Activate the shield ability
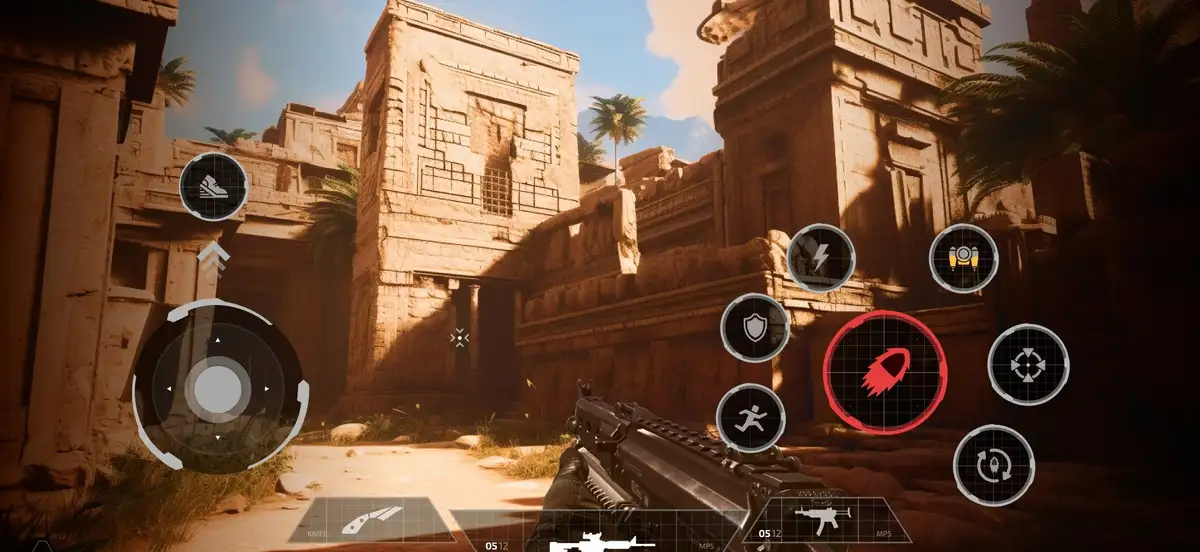The image size is (1200, 552). click(x=756, y=328)
